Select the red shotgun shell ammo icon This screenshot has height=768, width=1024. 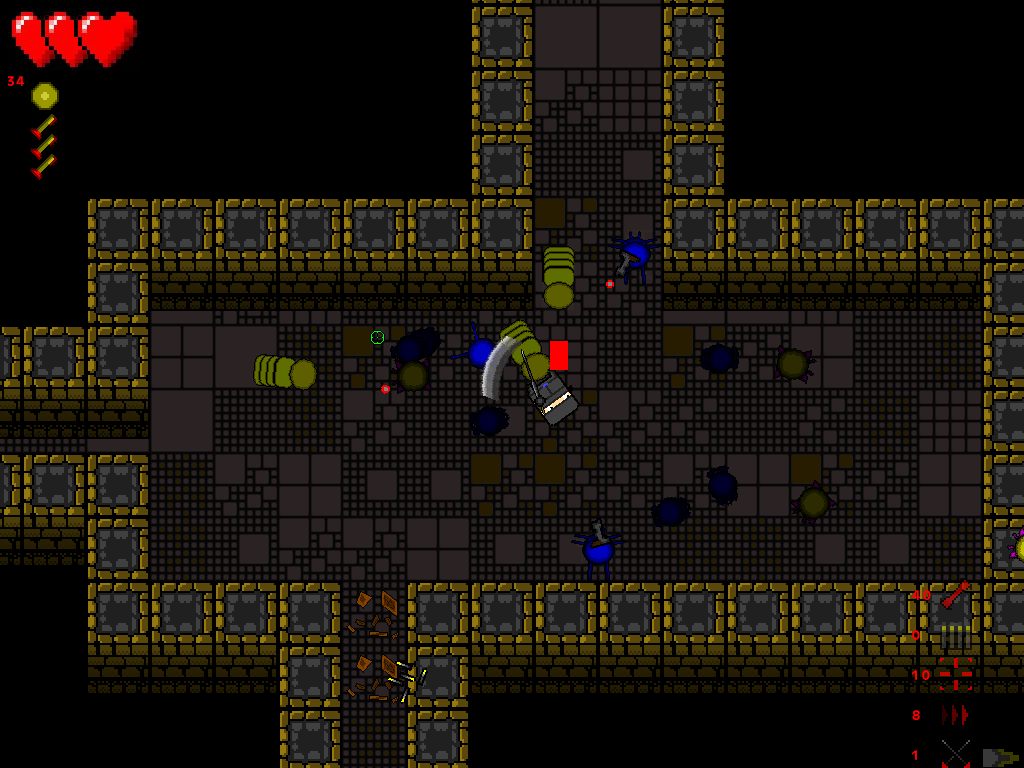(x=955, y=594)
